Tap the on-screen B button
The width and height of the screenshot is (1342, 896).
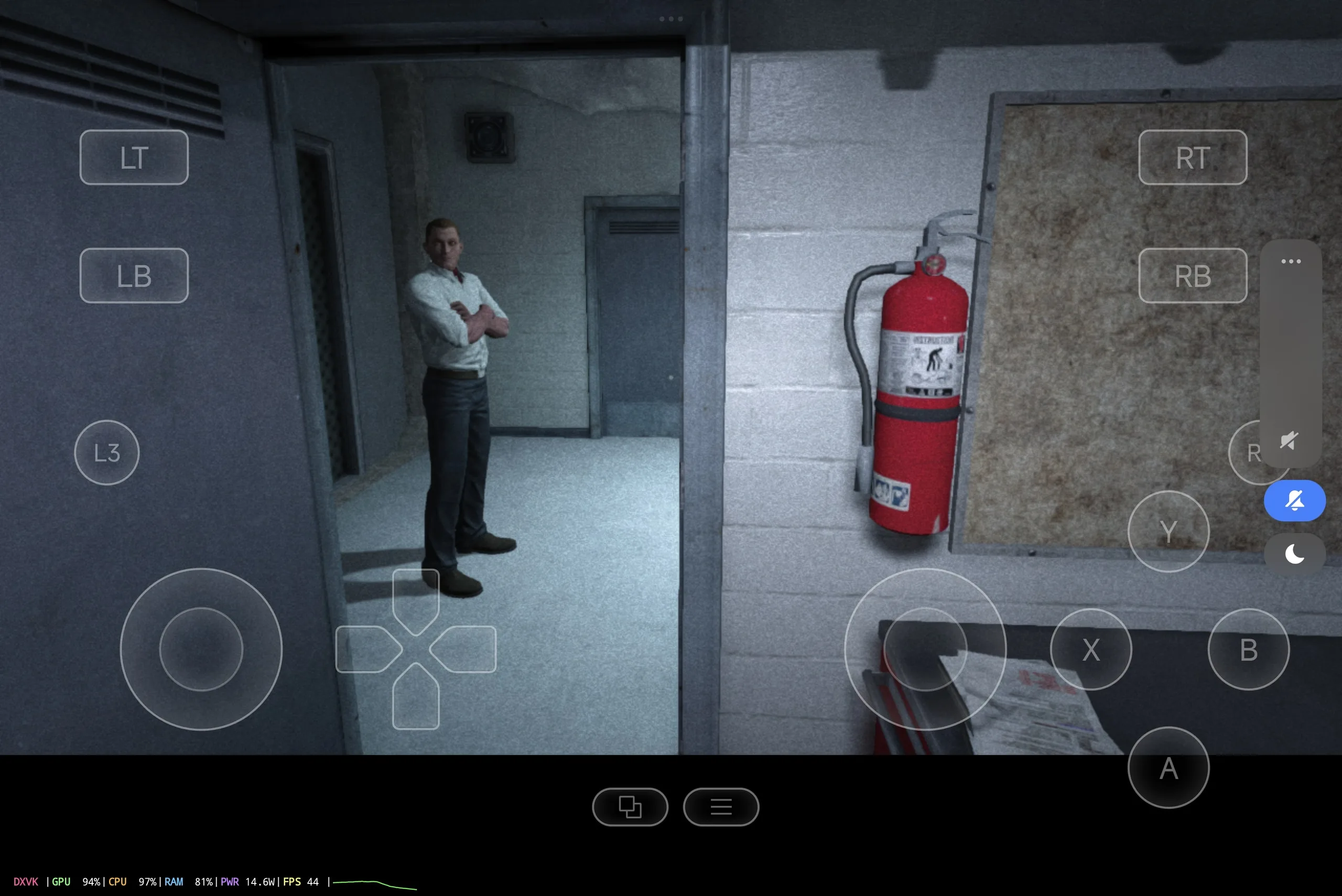pos(1248,649)
